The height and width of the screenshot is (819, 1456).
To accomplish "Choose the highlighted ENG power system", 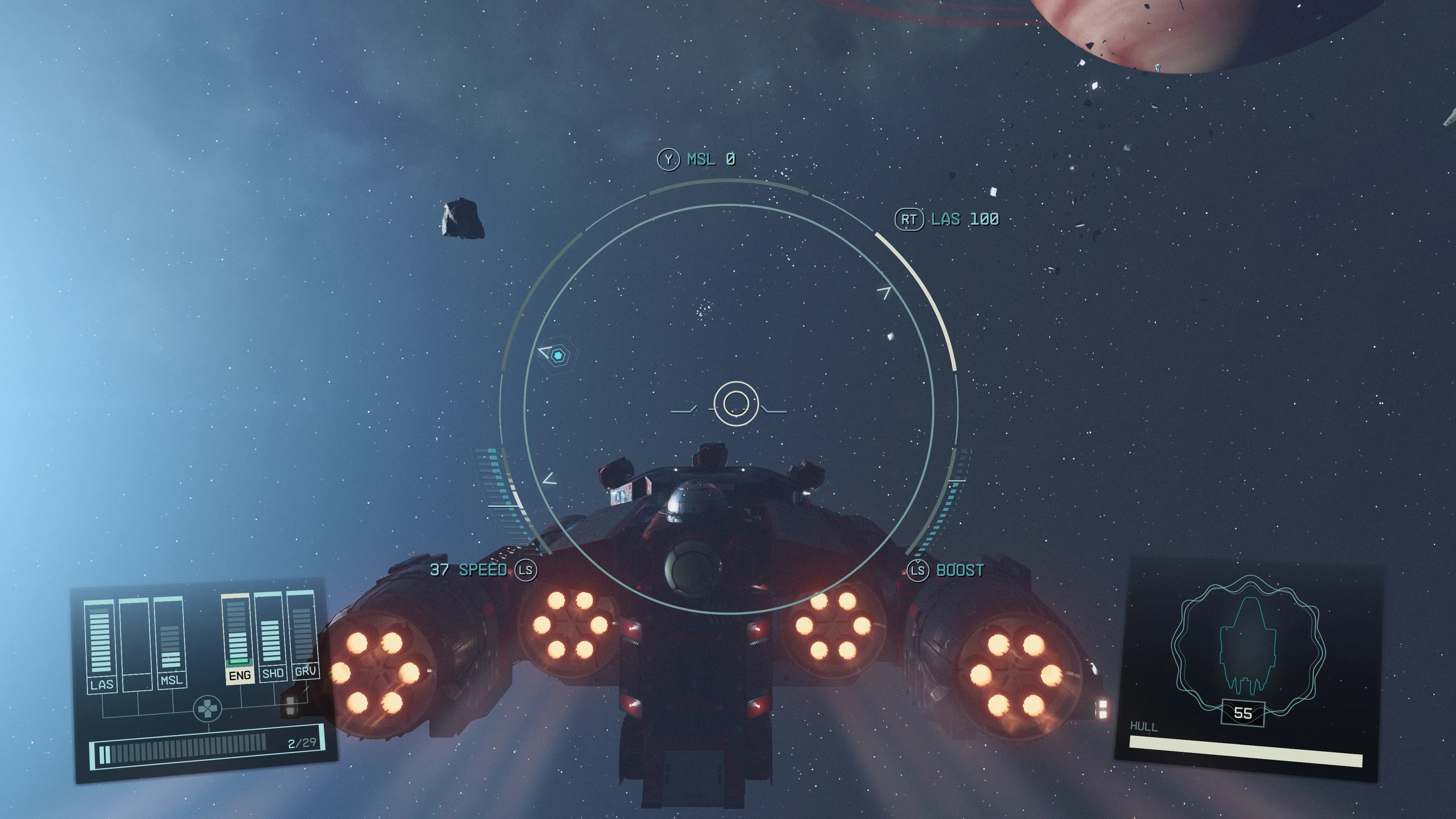I will [x=238, y=639].
